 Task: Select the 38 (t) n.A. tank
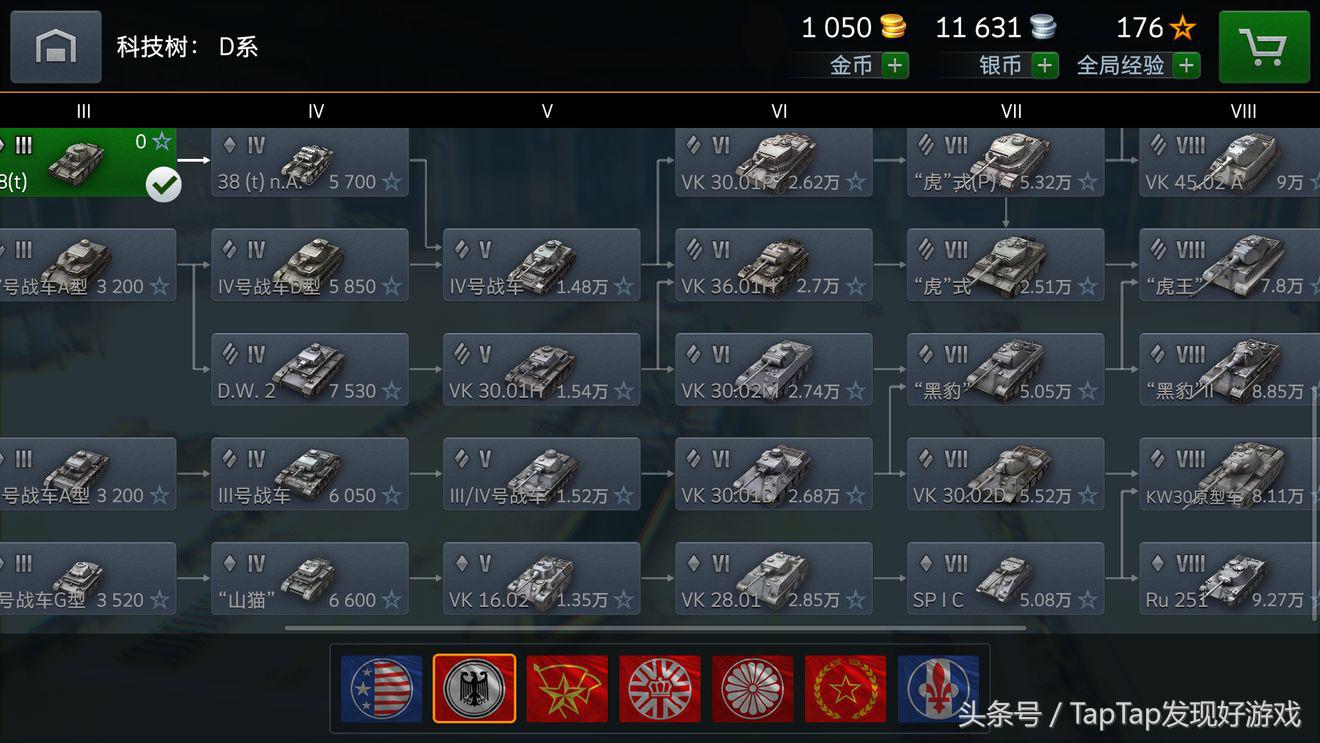310,162
